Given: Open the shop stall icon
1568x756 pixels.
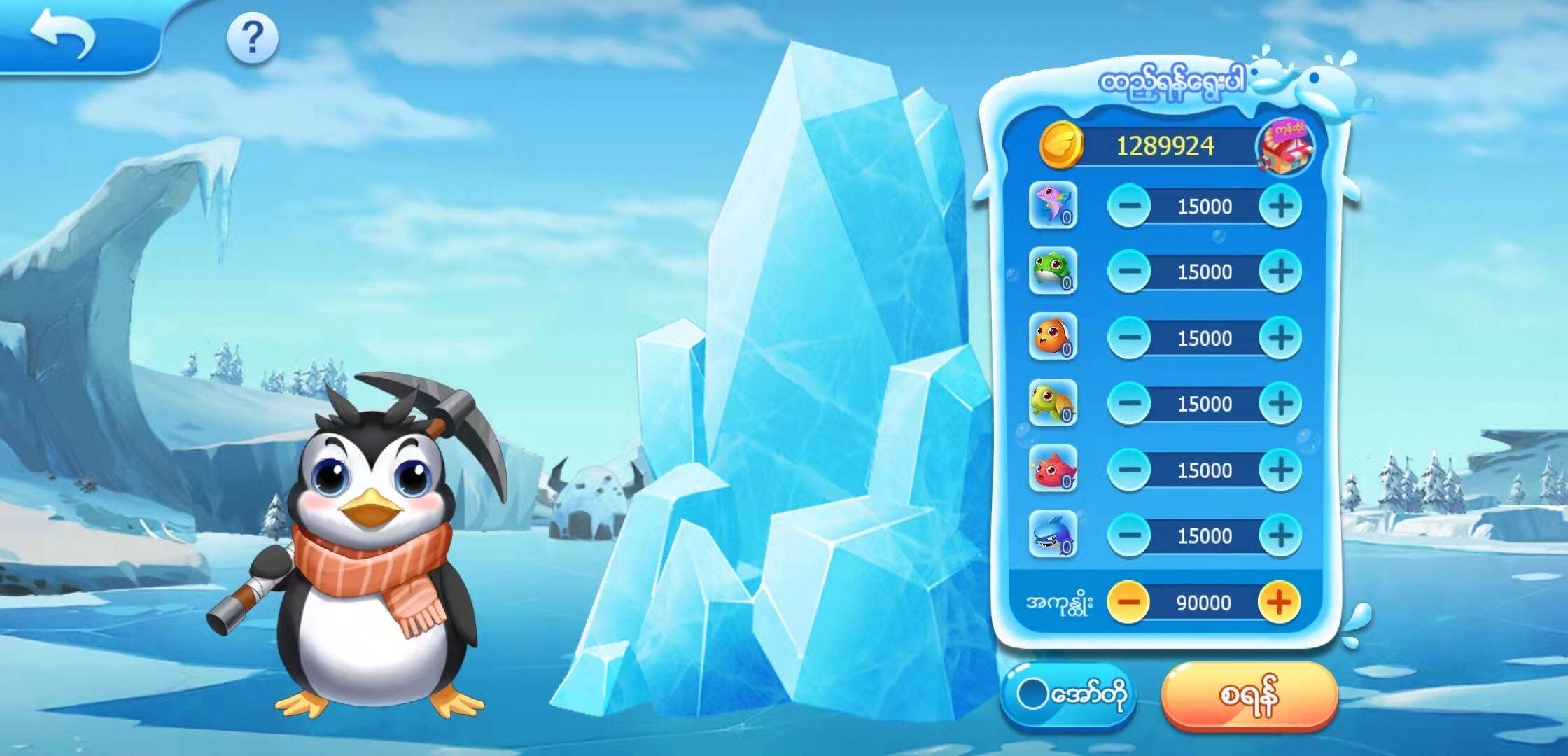Looking at the screenshot, I should coord(1285,147).
